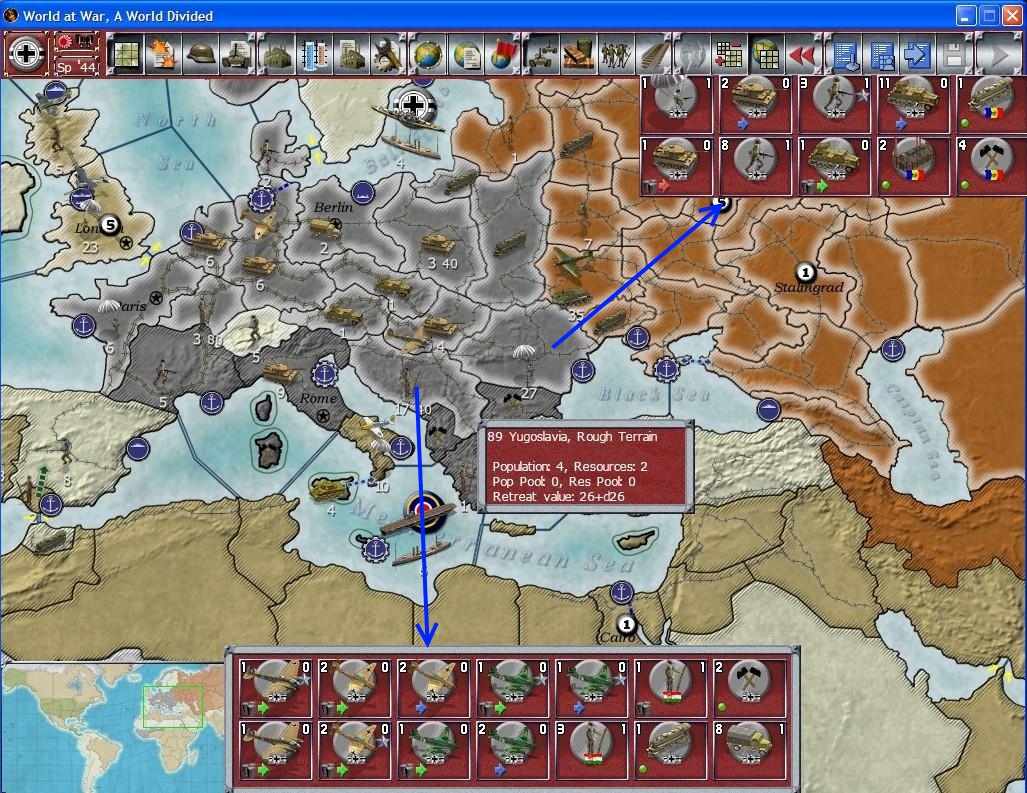Click the gold bars and barrel icon
Screen dimensions: 1027x793
point(578,53)
